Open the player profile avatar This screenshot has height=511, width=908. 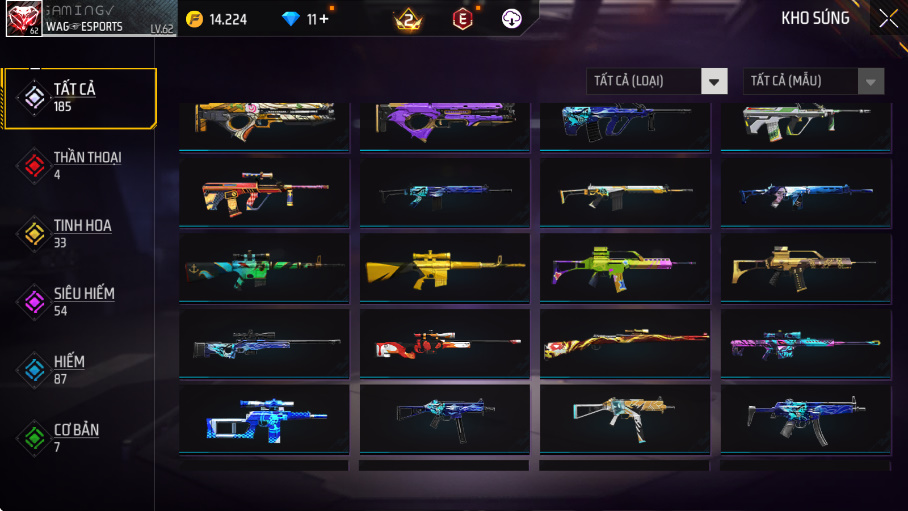[24, 19]
